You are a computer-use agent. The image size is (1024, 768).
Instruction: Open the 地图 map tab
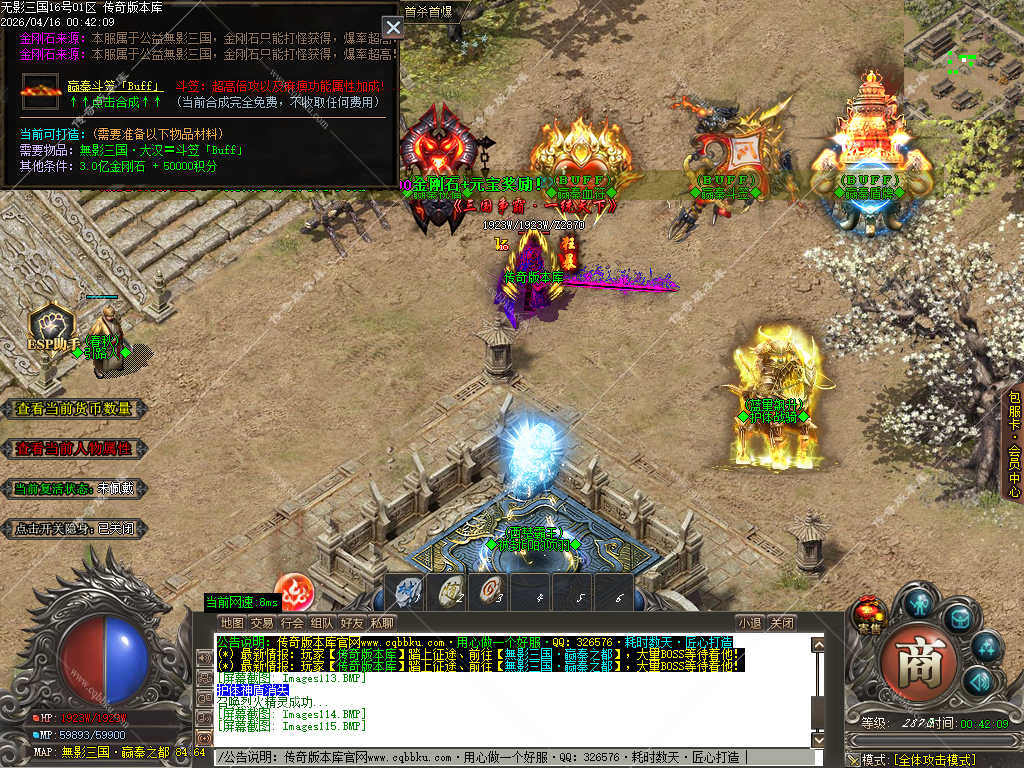(232, 623)
